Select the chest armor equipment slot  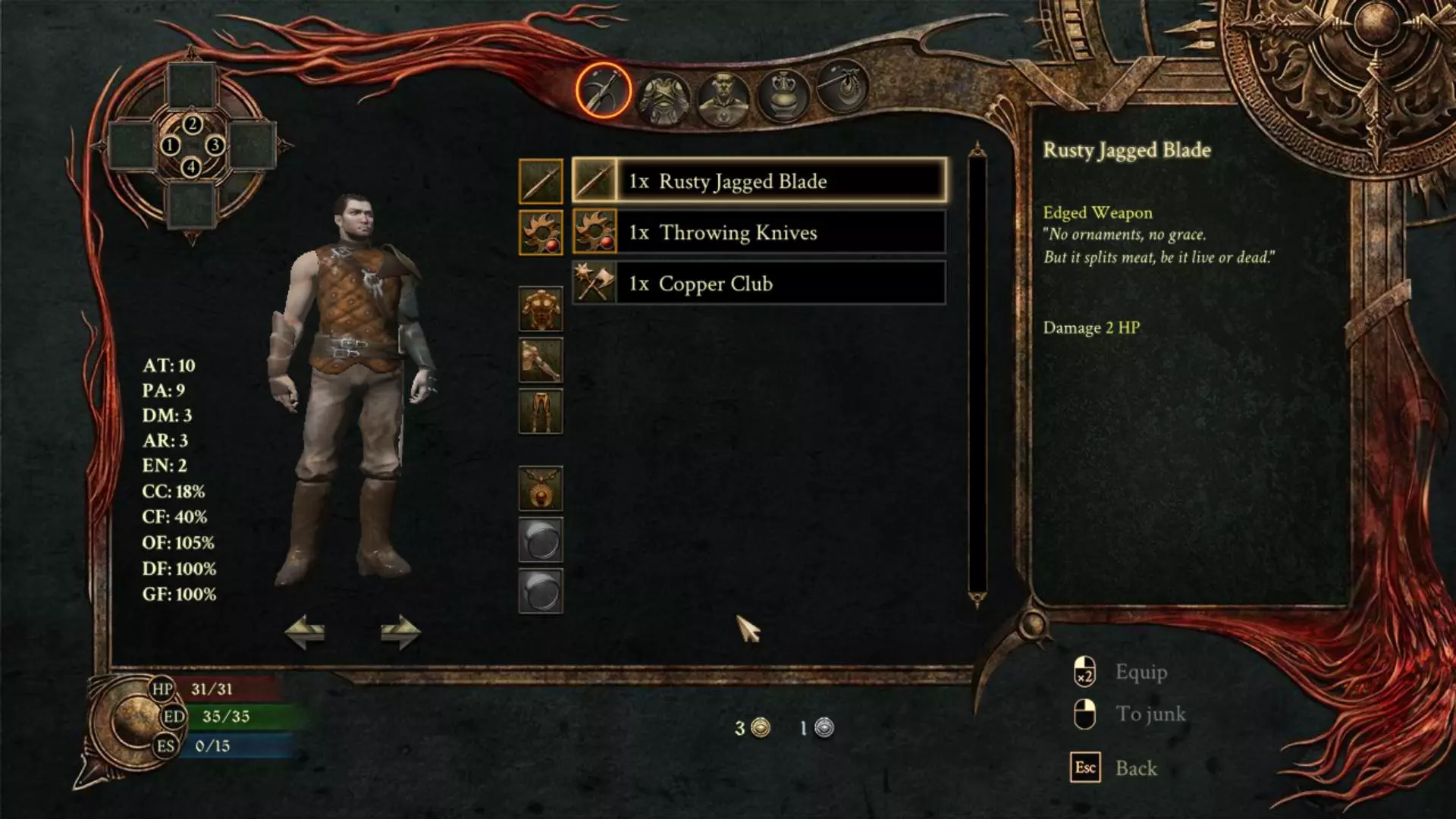pos(541,309)
